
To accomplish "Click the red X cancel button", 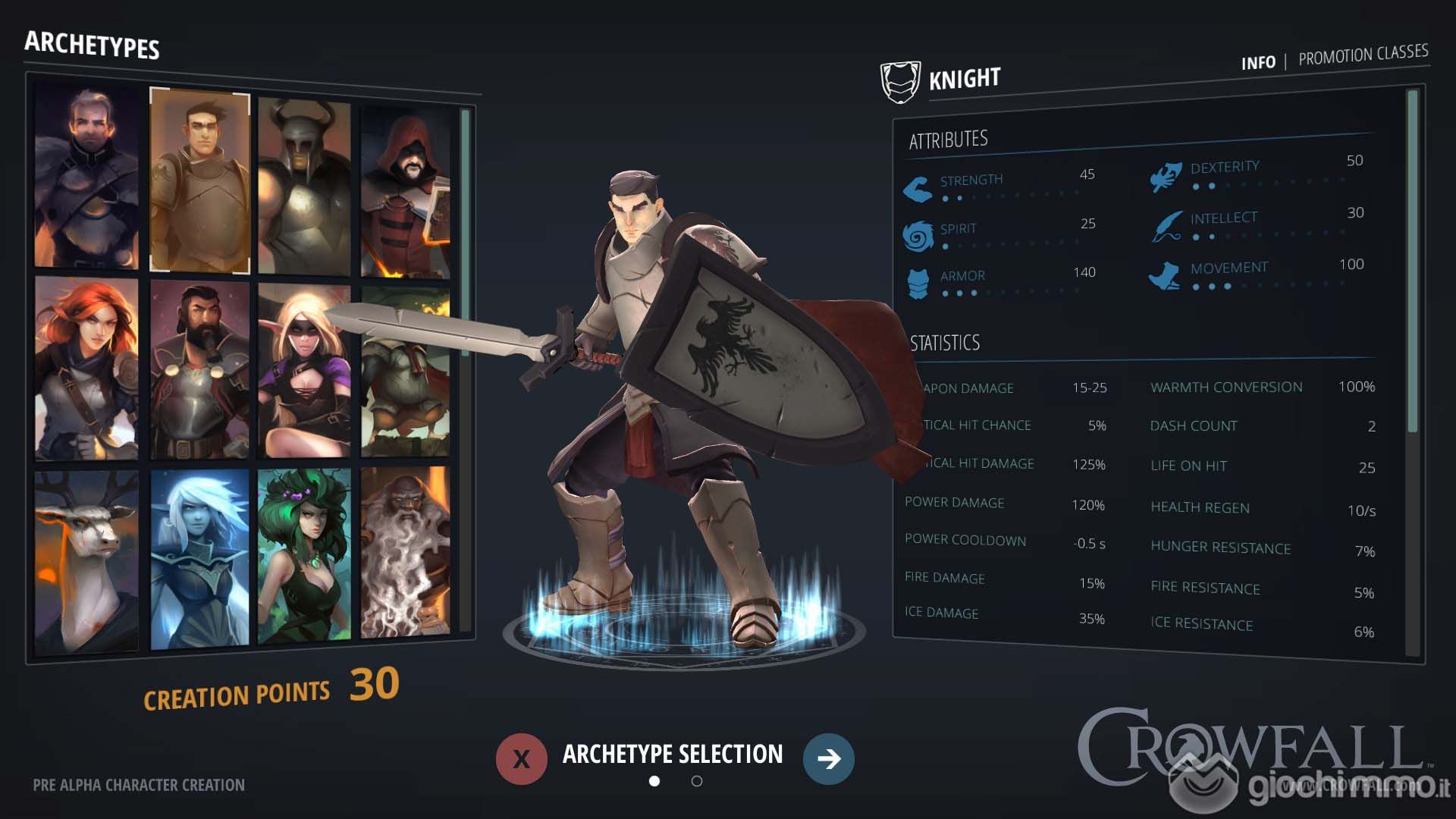I will click(x=522, y=758).
